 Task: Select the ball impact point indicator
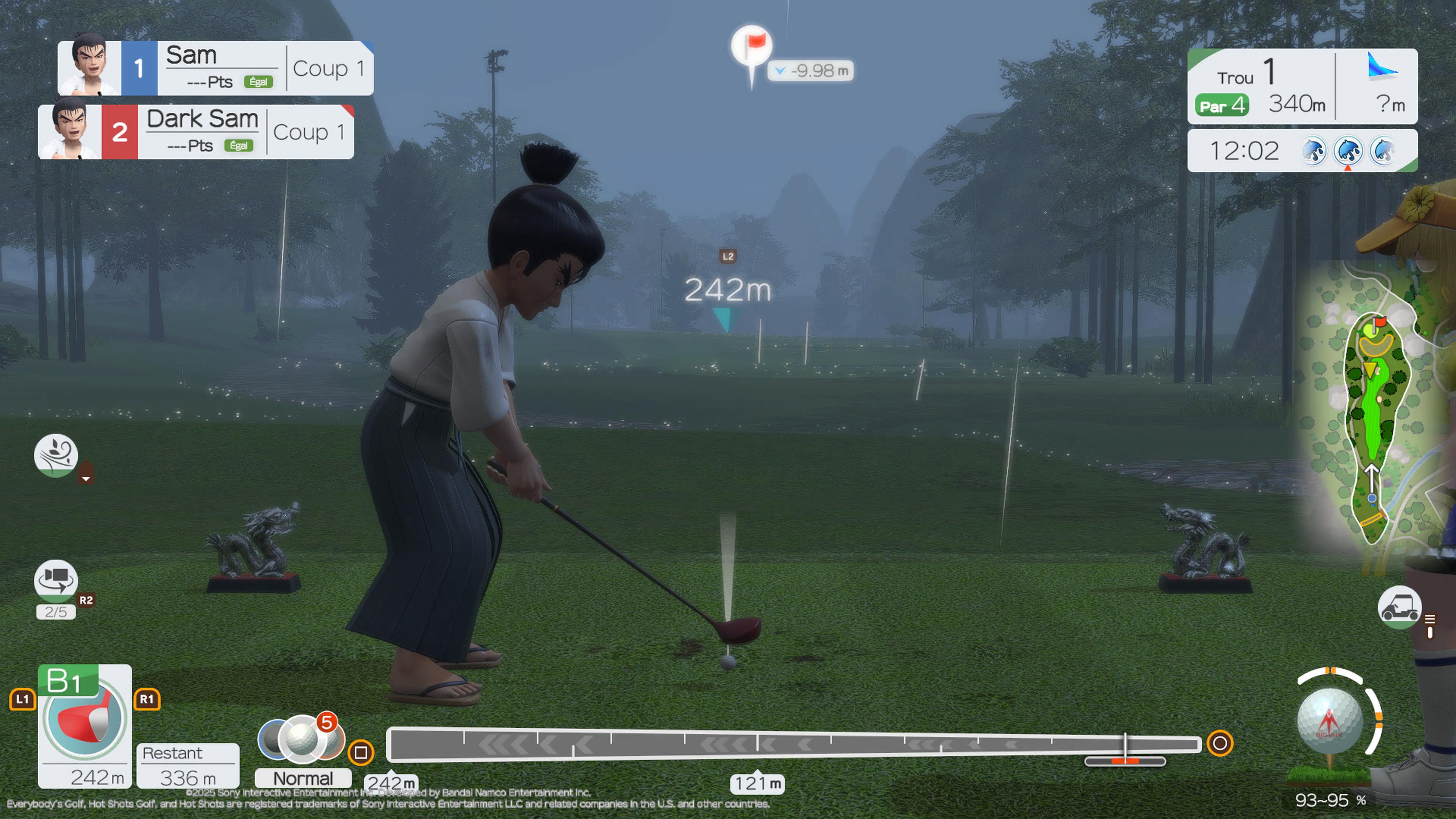click(1329, 721)
